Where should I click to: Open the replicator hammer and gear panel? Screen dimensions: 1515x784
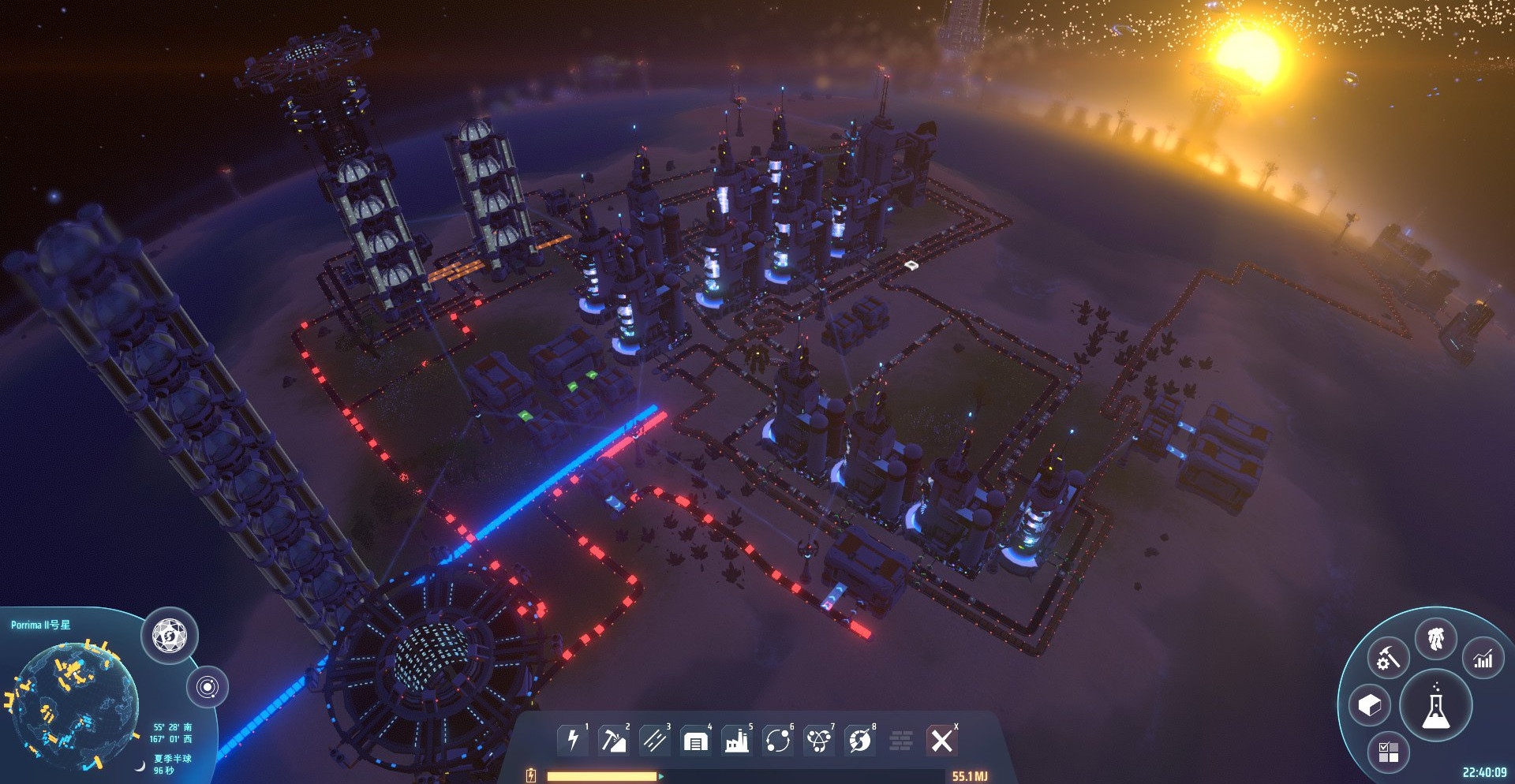point(1388,657)
